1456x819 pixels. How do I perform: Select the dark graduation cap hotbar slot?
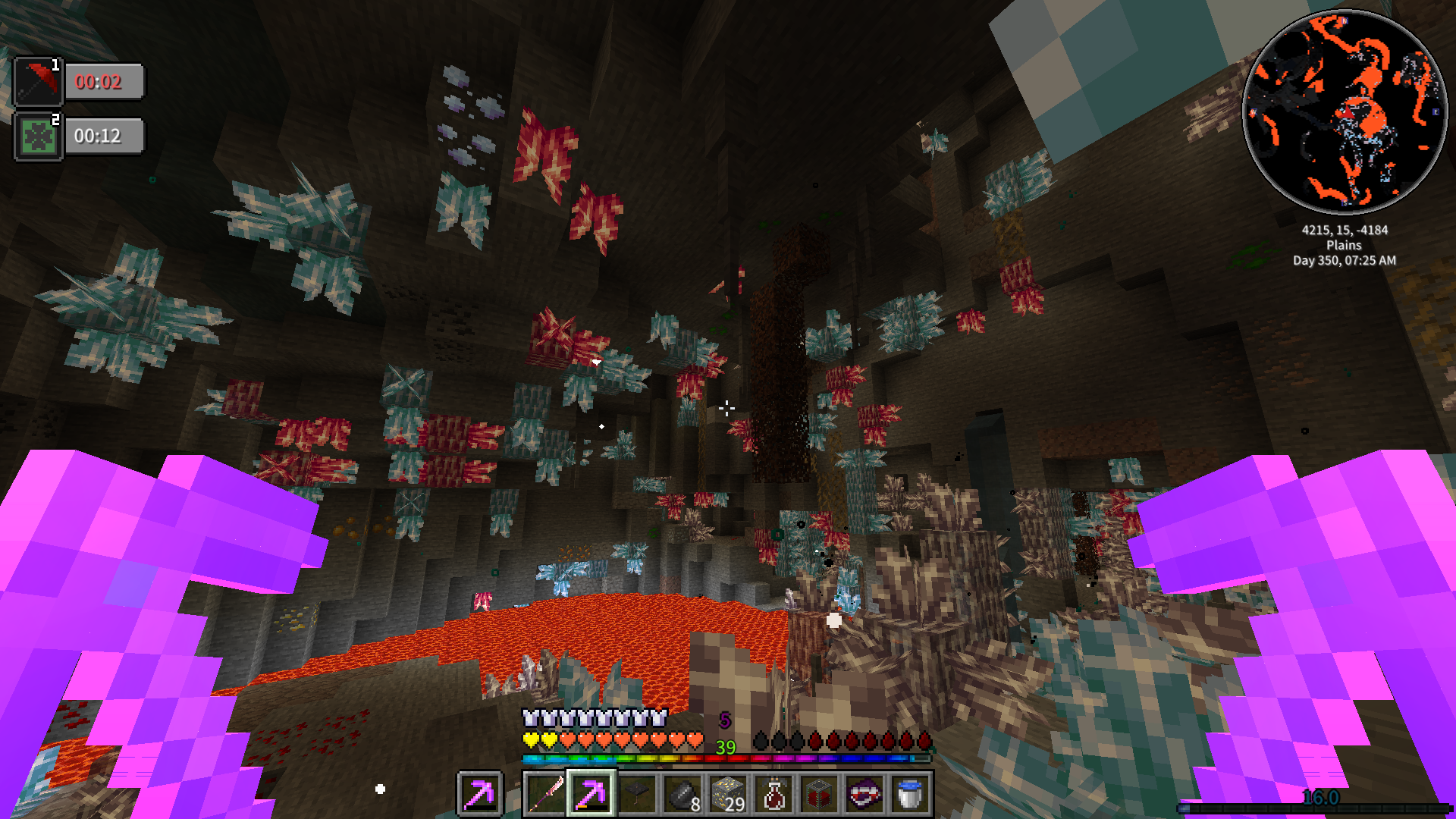coord(636,794)
